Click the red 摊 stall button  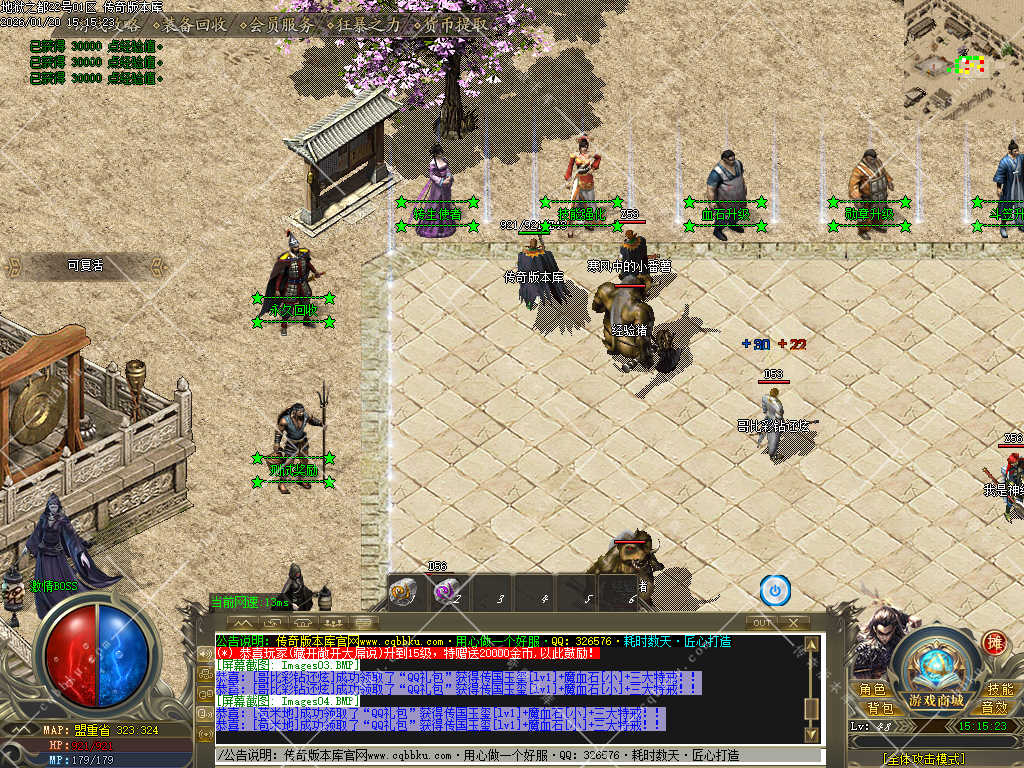tap(994, 643)
